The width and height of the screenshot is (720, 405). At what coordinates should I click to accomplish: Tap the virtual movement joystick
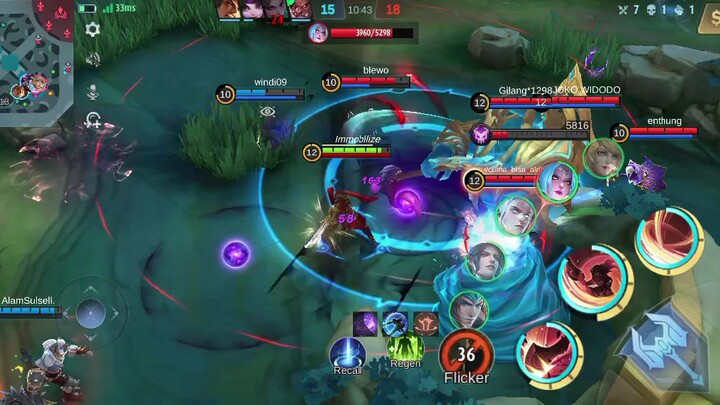(90, 312)
